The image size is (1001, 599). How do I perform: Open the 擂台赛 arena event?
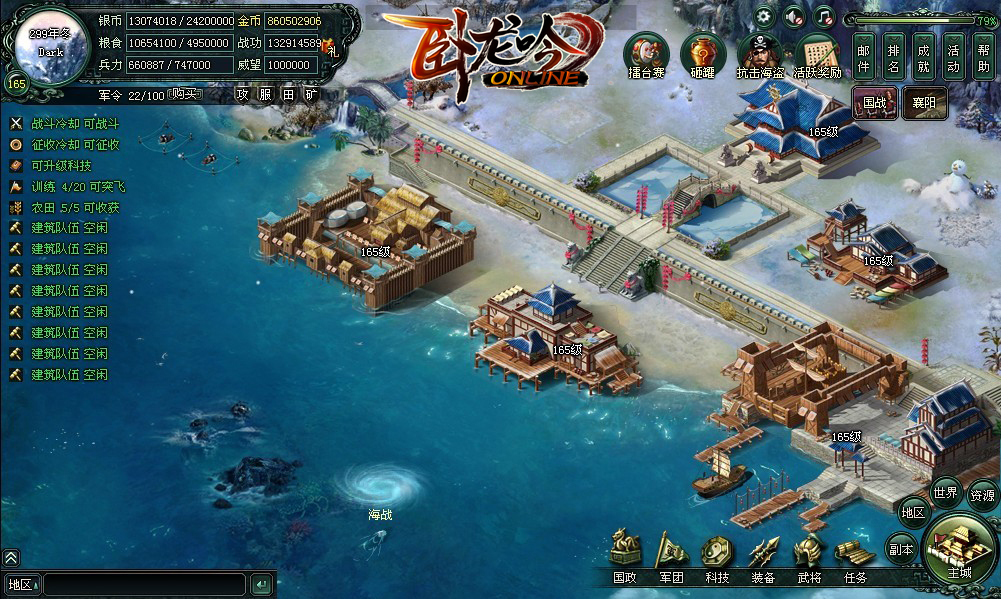[x=646, y=55]
